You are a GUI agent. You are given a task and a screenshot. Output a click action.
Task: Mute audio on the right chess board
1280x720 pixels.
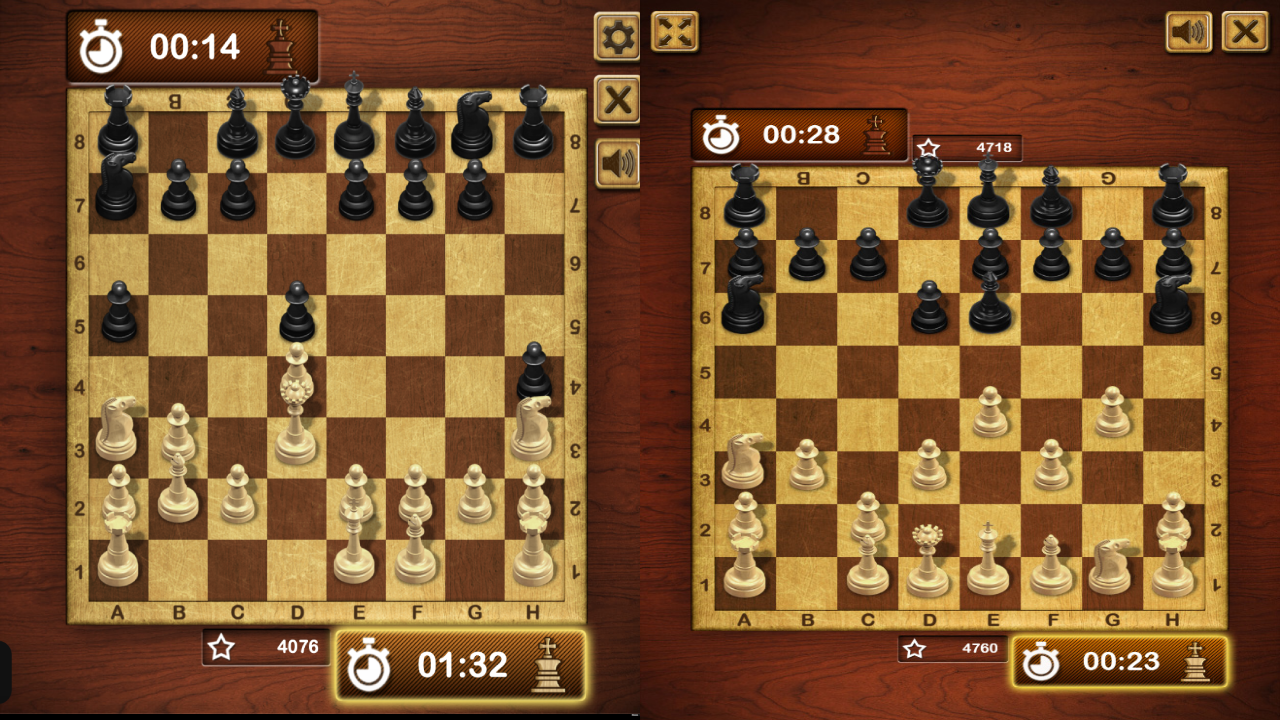1189,31
